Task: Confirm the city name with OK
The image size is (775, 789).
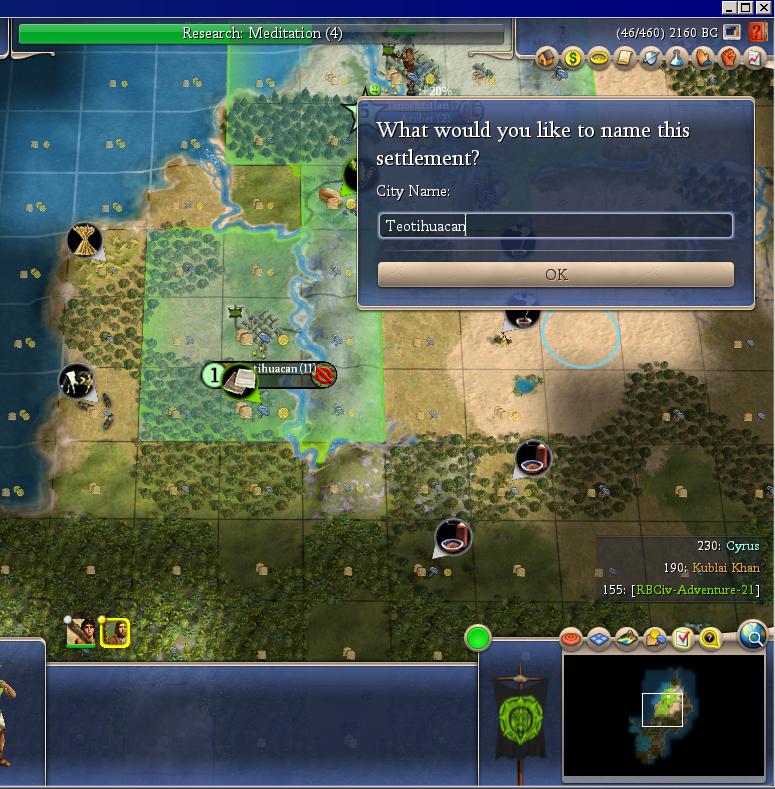Action: tap(555, 274)
